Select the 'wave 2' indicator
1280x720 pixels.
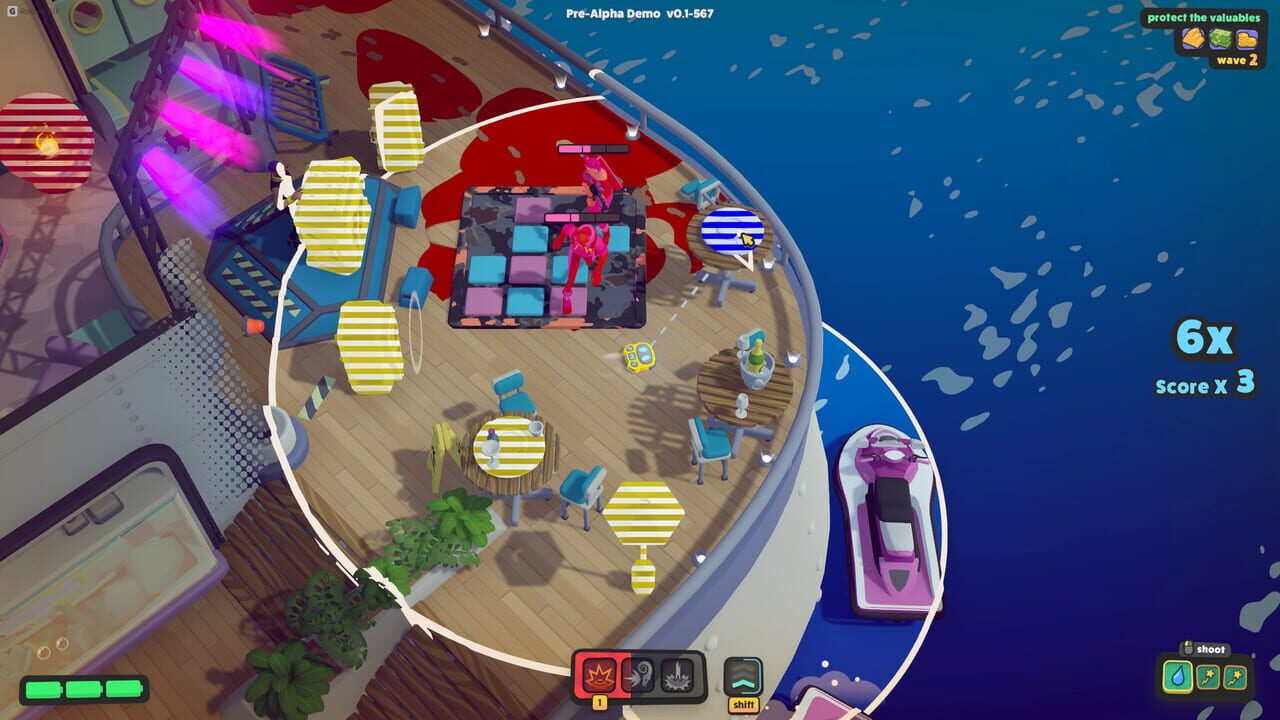tap(1238, 60)
